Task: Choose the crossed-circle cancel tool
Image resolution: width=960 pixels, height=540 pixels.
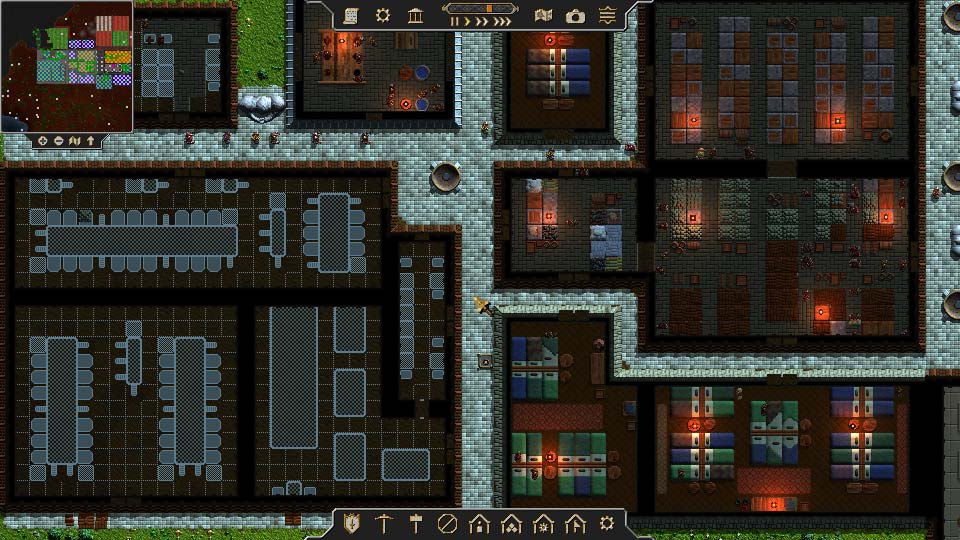Action: tap(447, 523)
